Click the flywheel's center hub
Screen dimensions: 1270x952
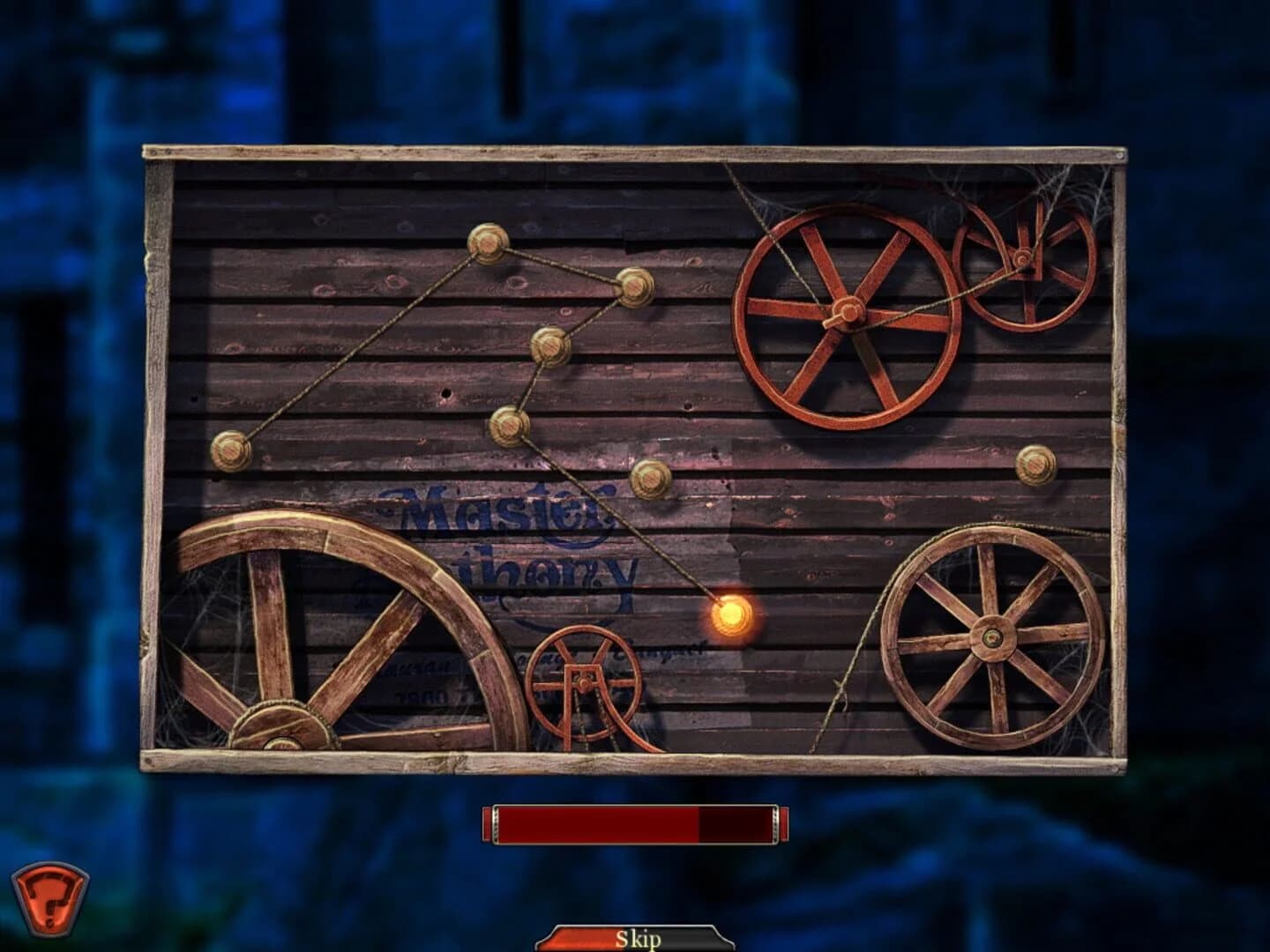pyautogui.click(x=848, y=313)
